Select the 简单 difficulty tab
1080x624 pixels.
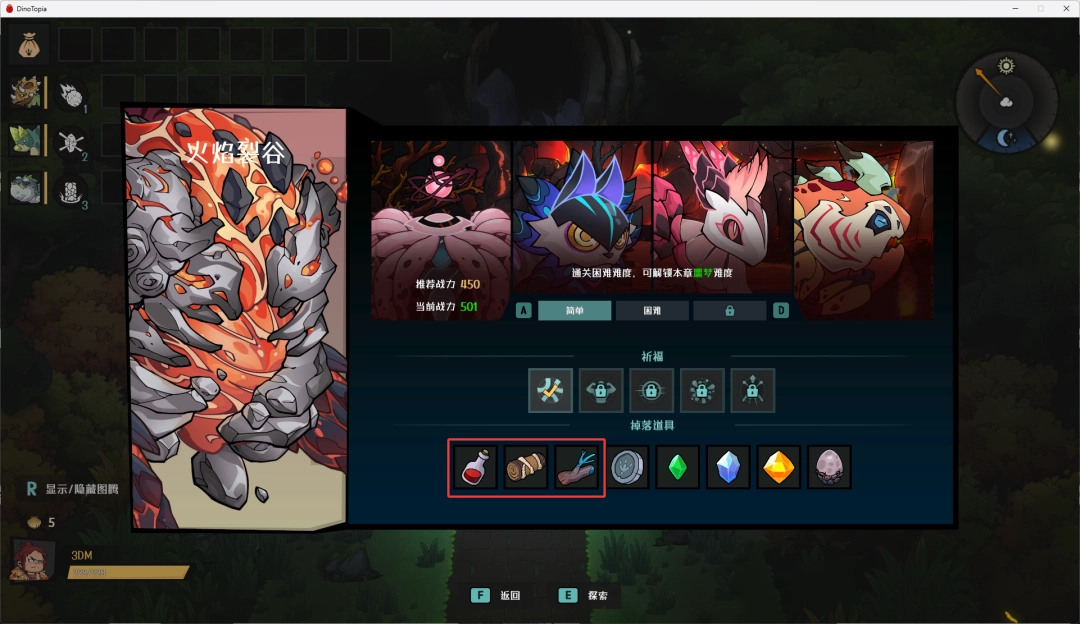pos(574,311)
